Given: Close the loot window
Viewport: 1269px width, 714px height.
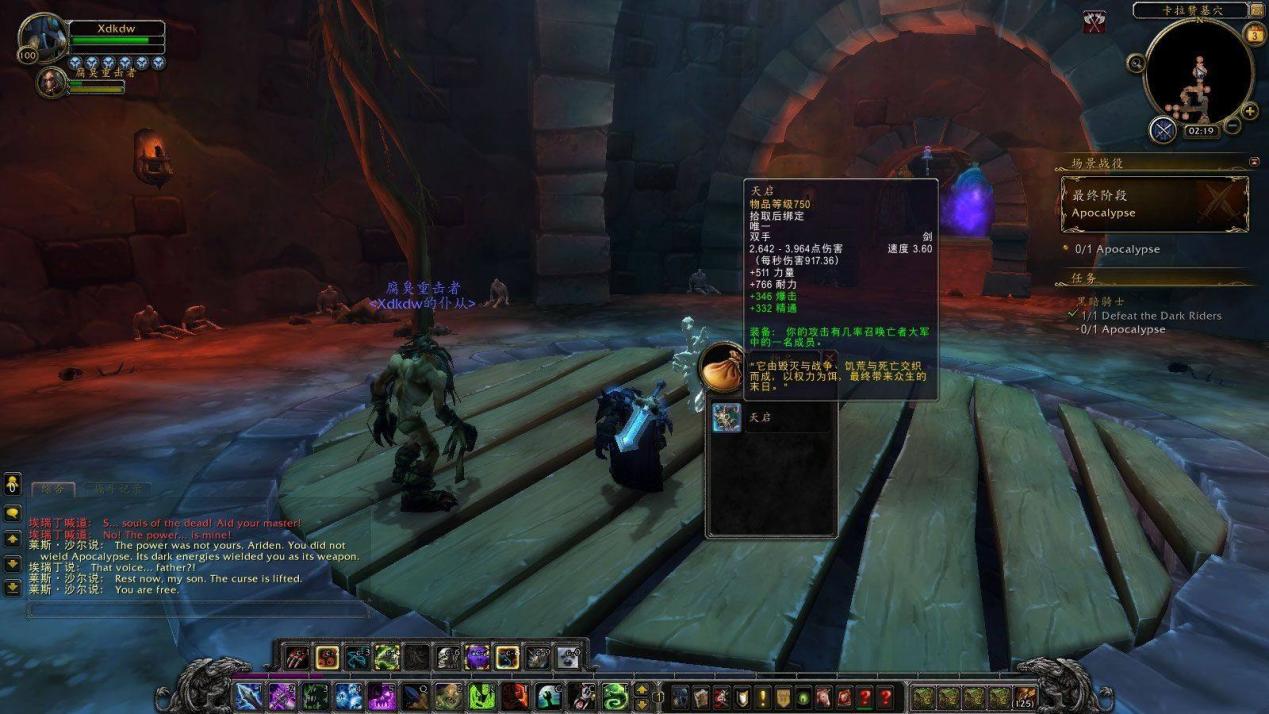Looking at the screenshot, I should point(829,359).
